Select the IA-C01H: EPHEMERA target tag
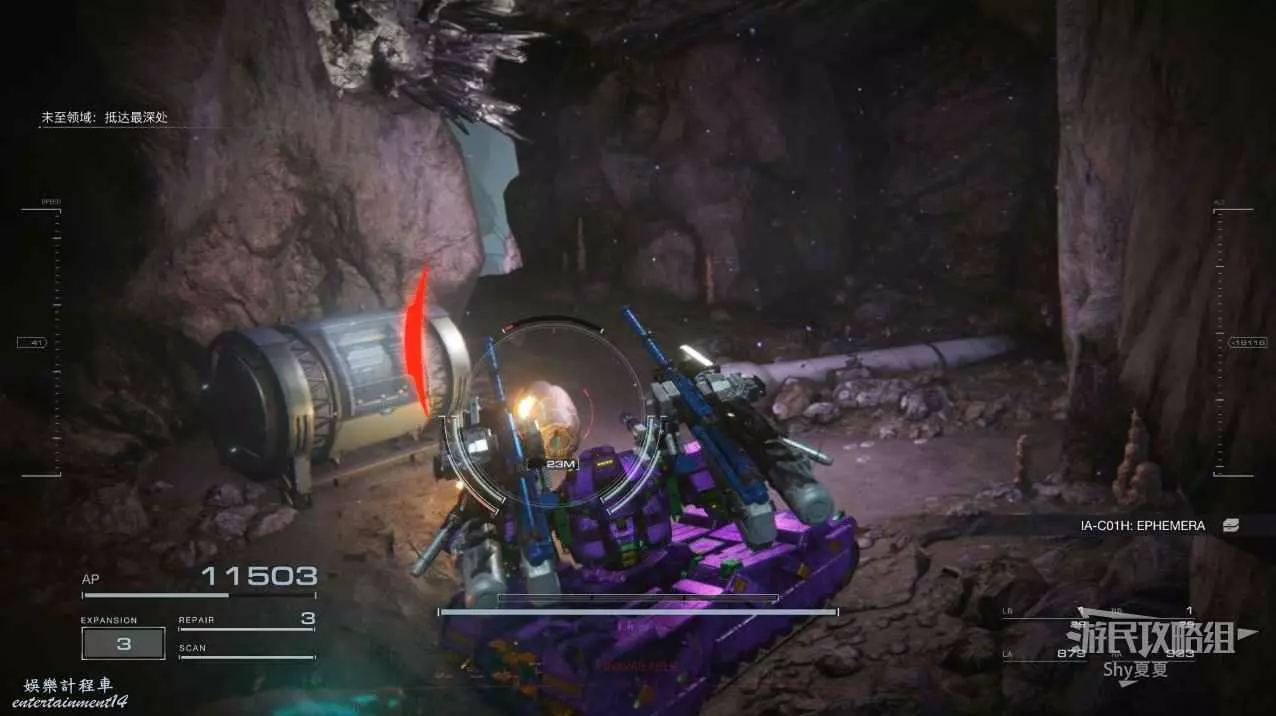The height and width of the screenshot is (716, 1276). click(x=1142, y=525)
